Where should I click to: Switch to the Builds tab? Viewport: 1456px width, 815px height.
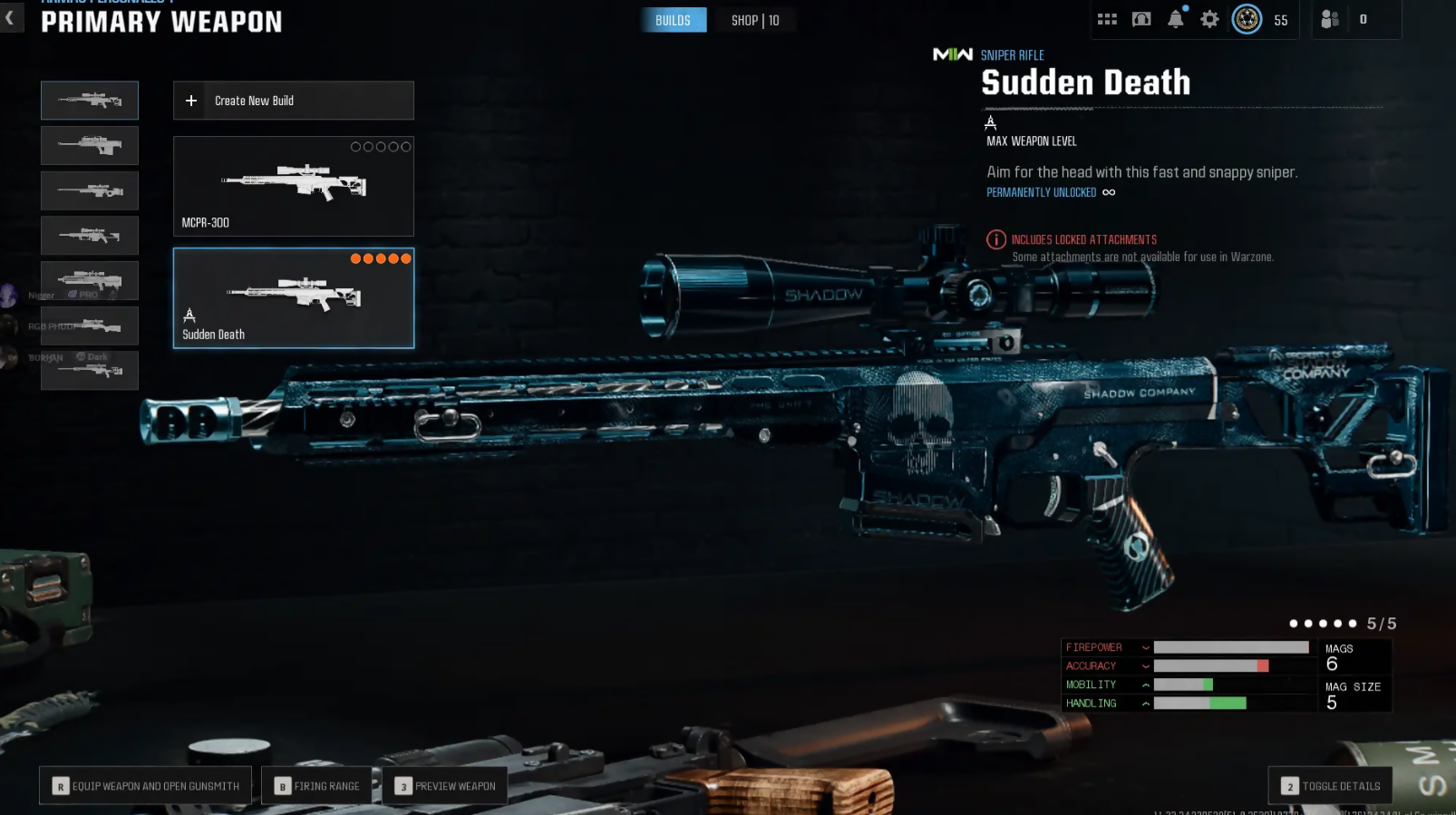pos(673,20)
